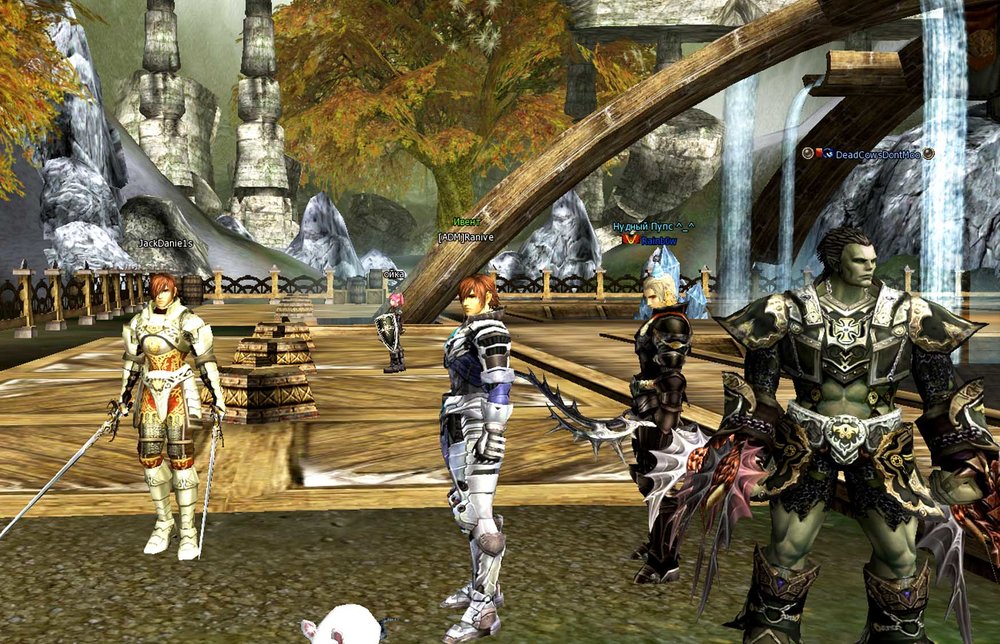Click the Rainbow player name label
This screenshot has width=1000, height=644.
659,240
